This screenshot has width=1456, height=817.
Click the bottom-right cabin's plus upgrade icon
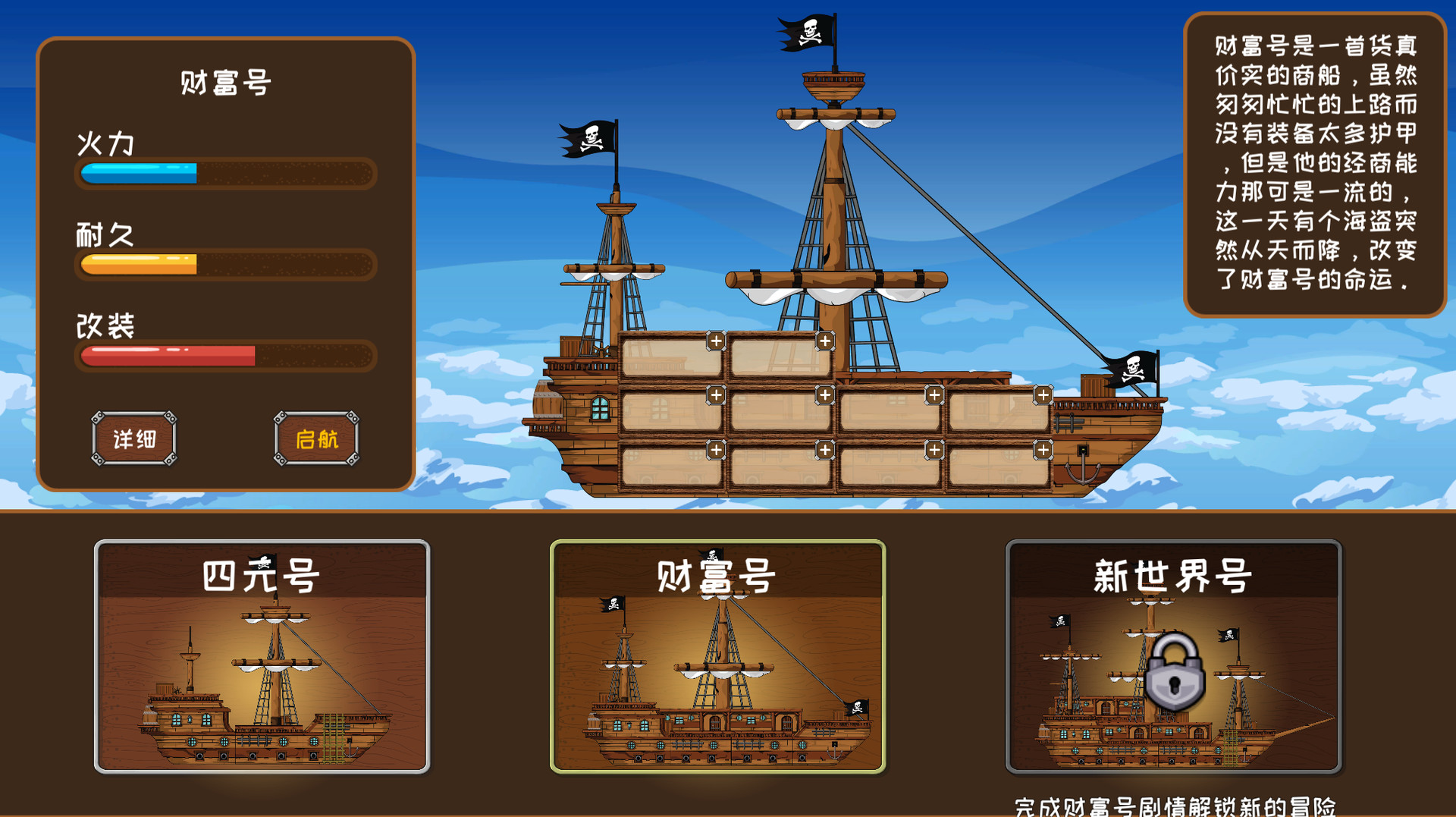[x=1042, y=449]
